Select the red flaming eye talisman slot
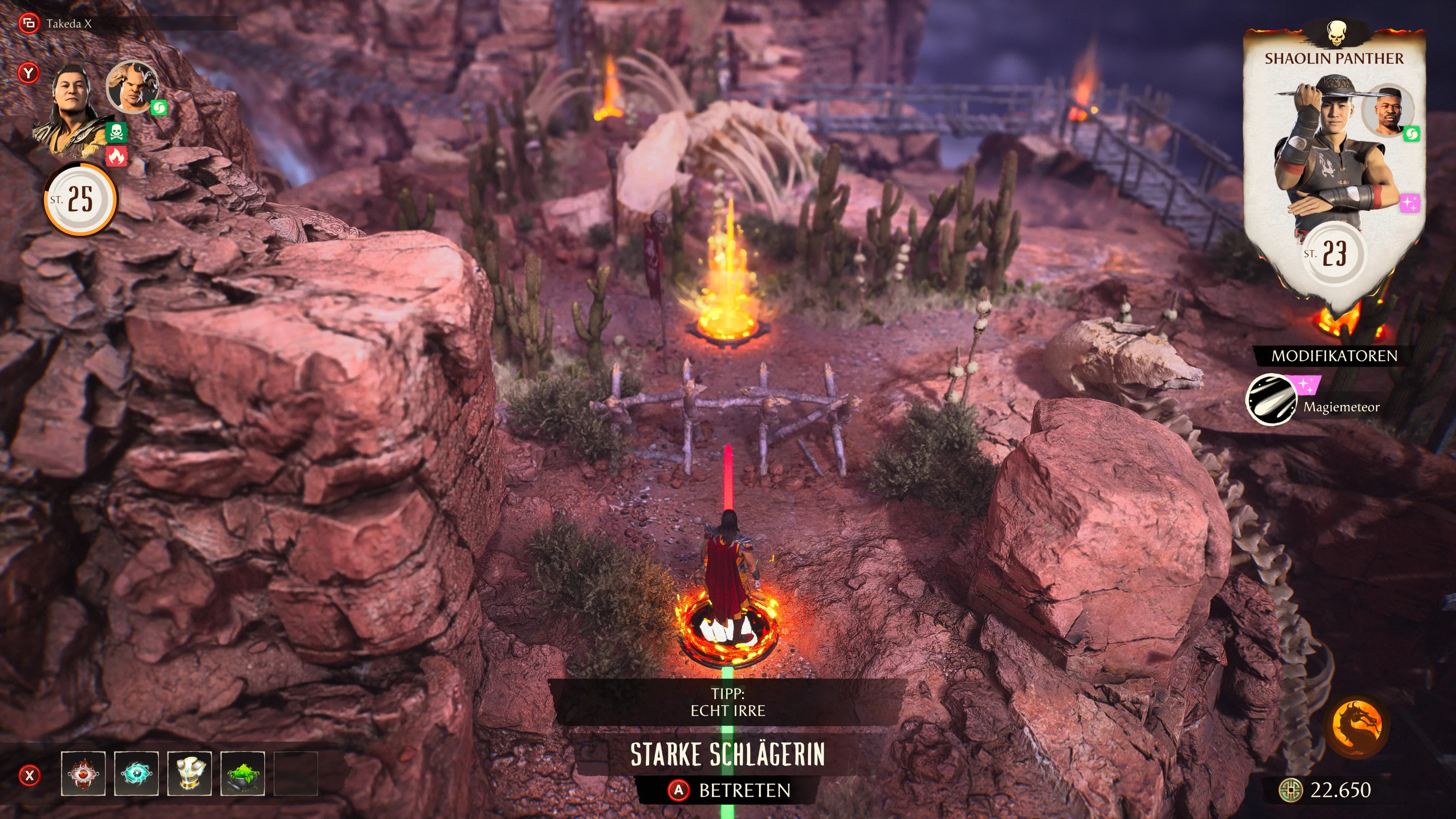The height and width of the screenshot is (819, 1456). coord(83,773)
